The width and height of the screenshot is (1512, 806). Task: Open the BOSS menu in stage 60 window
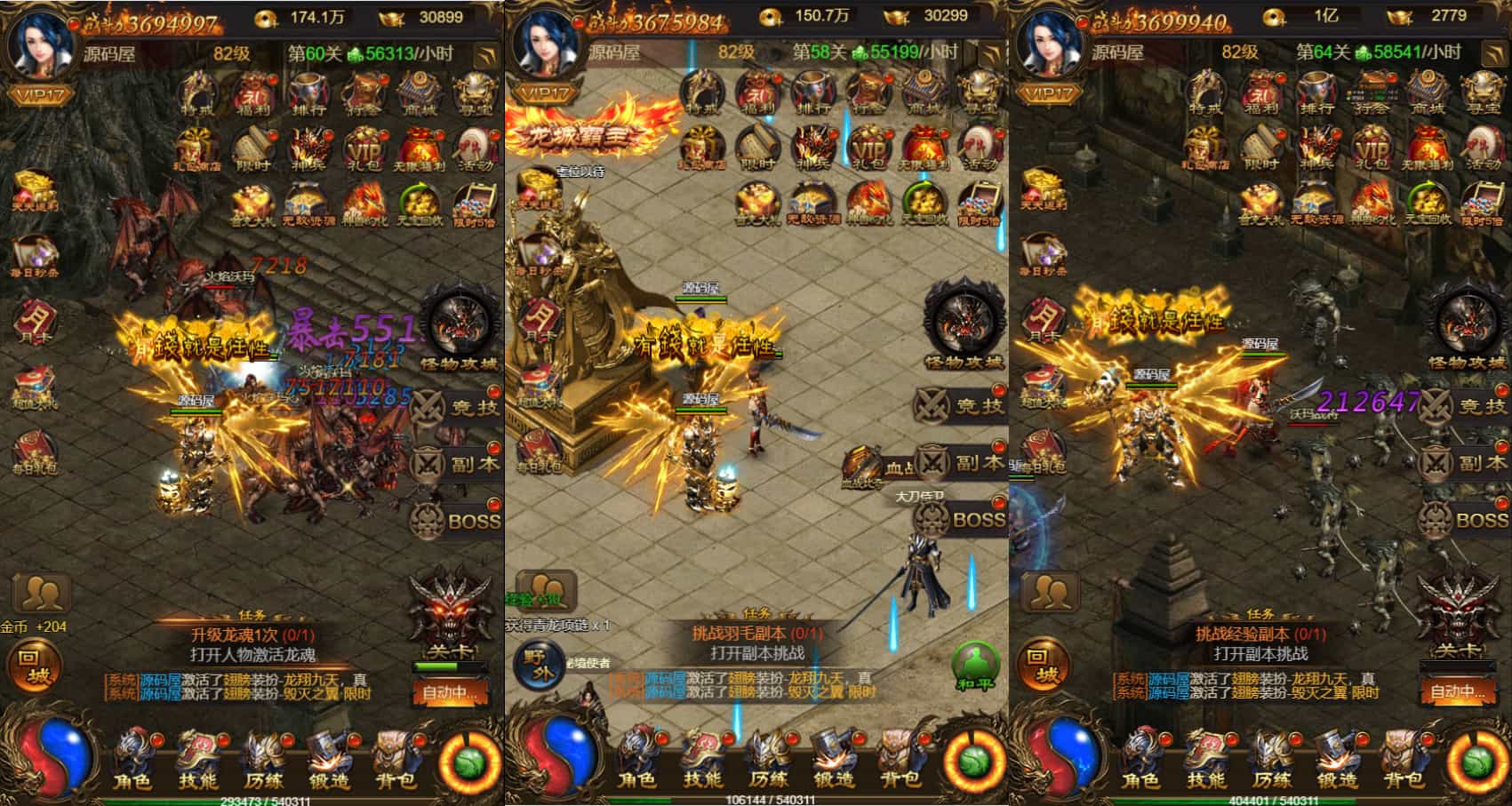(458, 520)
